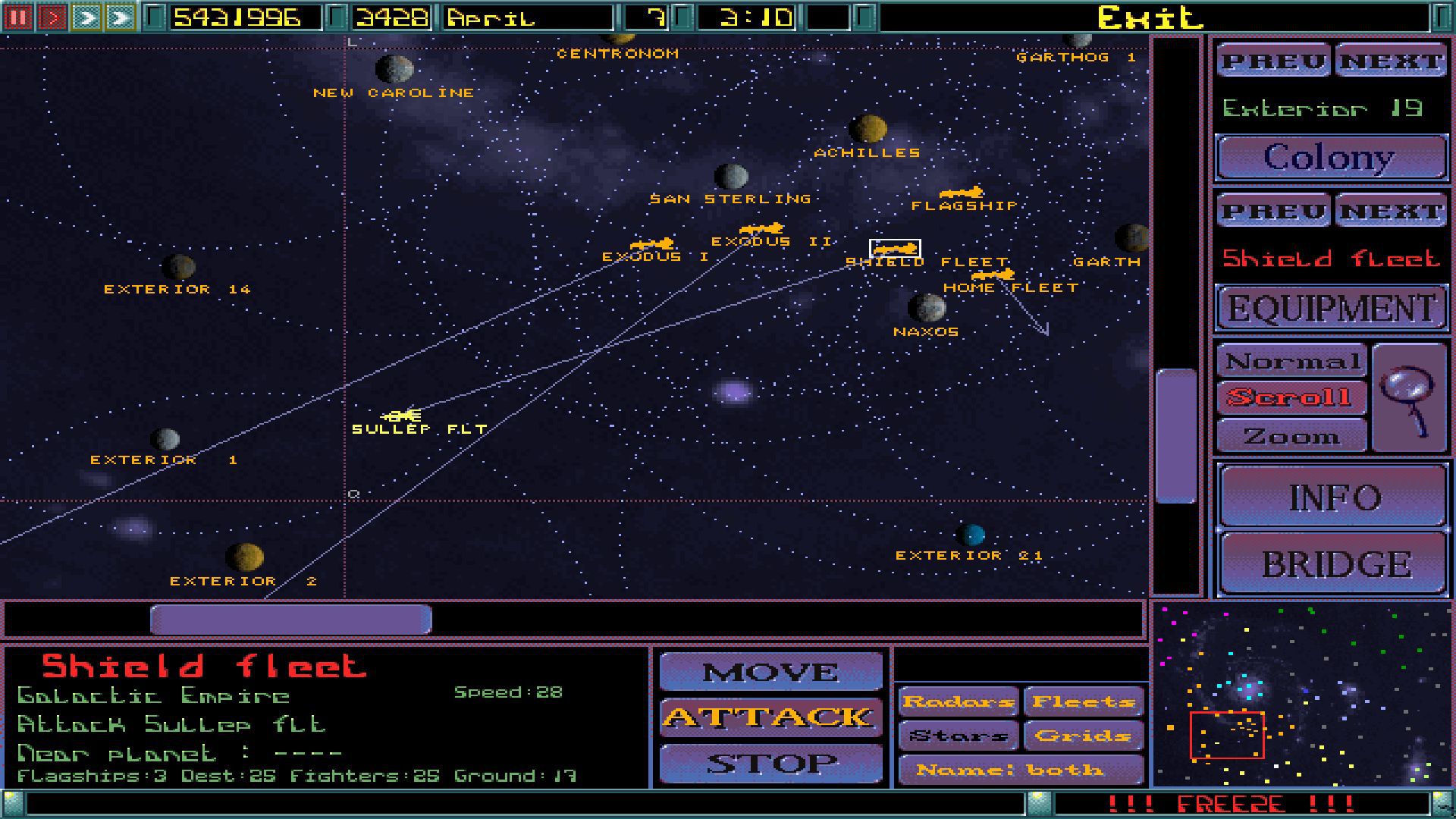The height and width of the screenshot is (819, 1456).
Task: Toggle Stars visibility on the map
Action: click(x=957, y=735)
